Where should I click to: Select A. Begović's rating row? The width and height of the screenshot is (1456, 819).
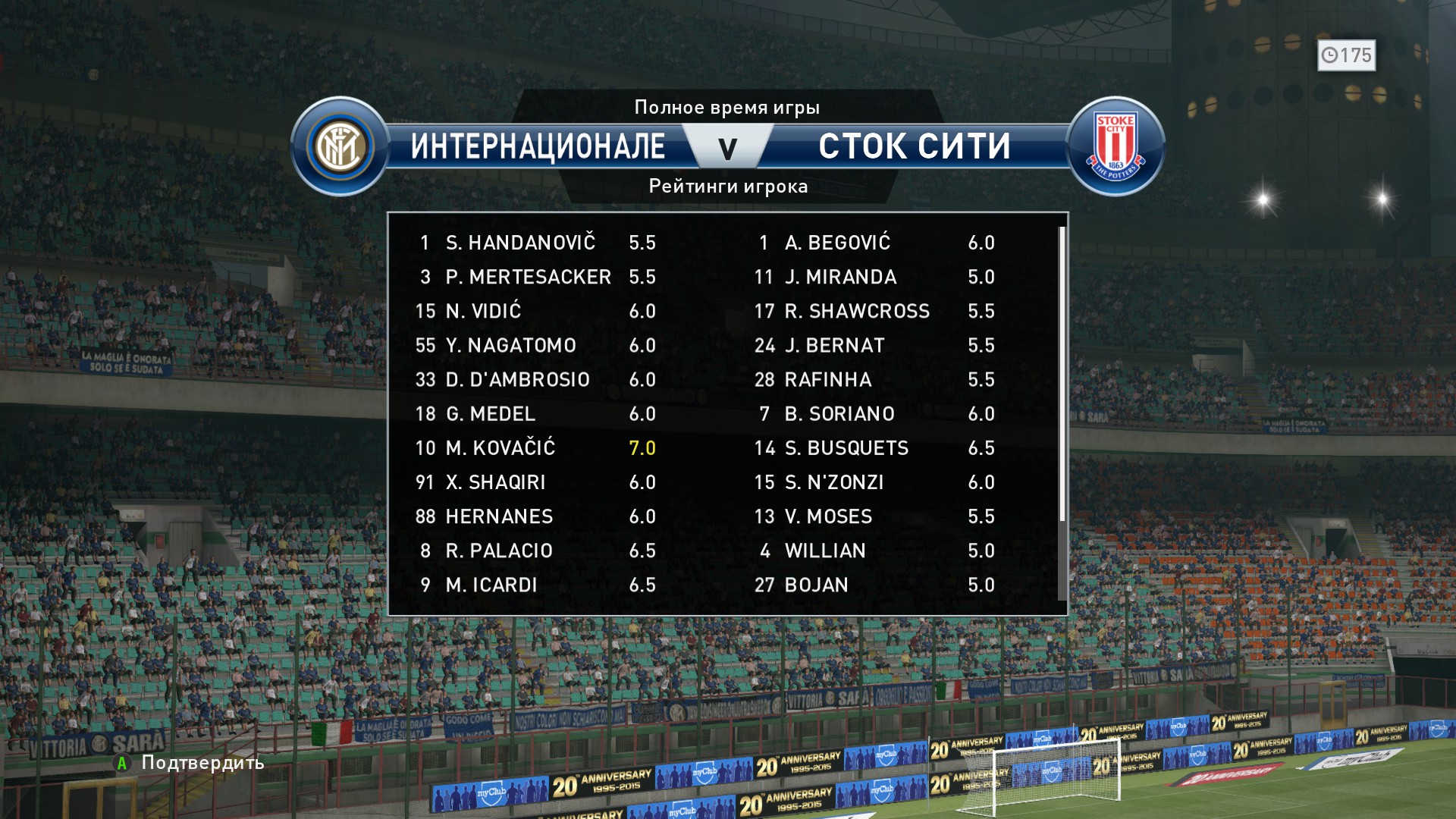[874, 243]
